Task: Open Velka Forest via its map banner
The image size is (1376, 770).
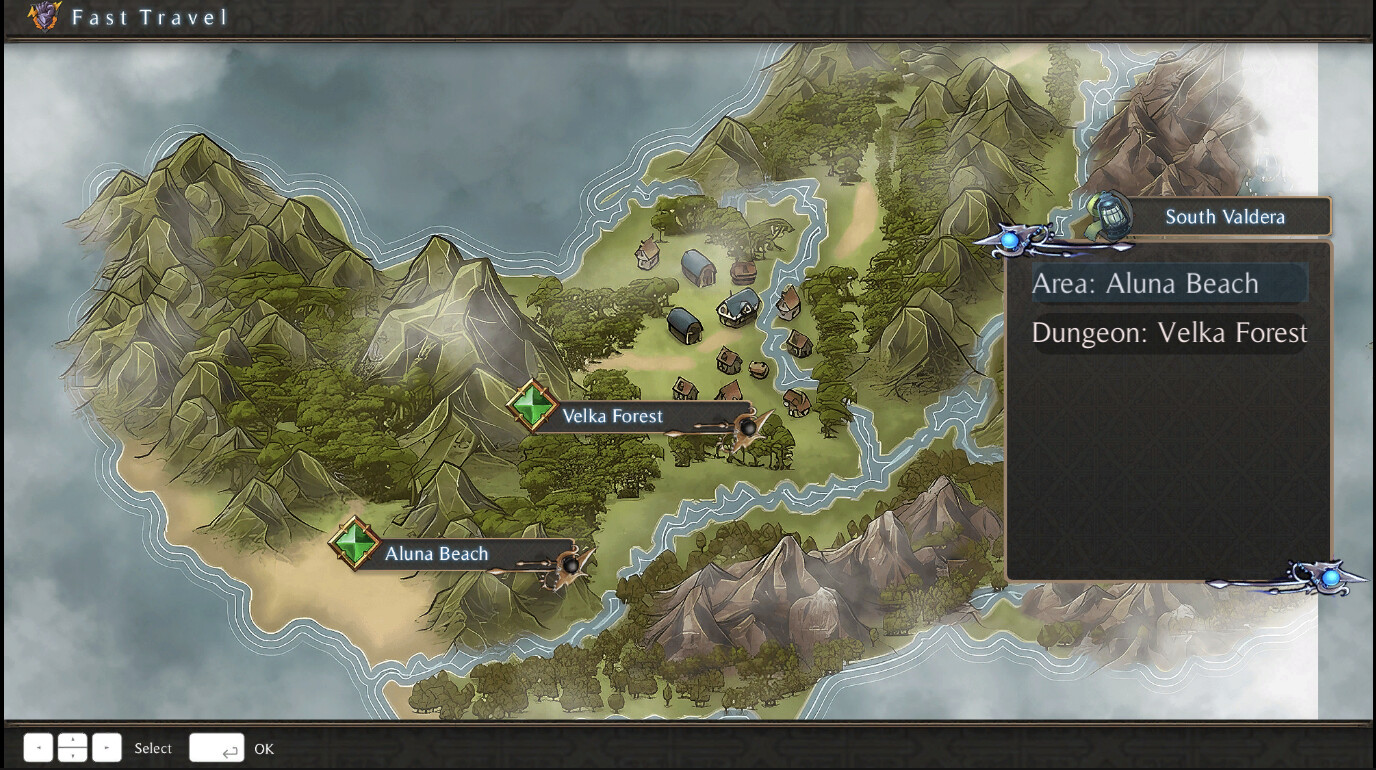Action: 613,416
